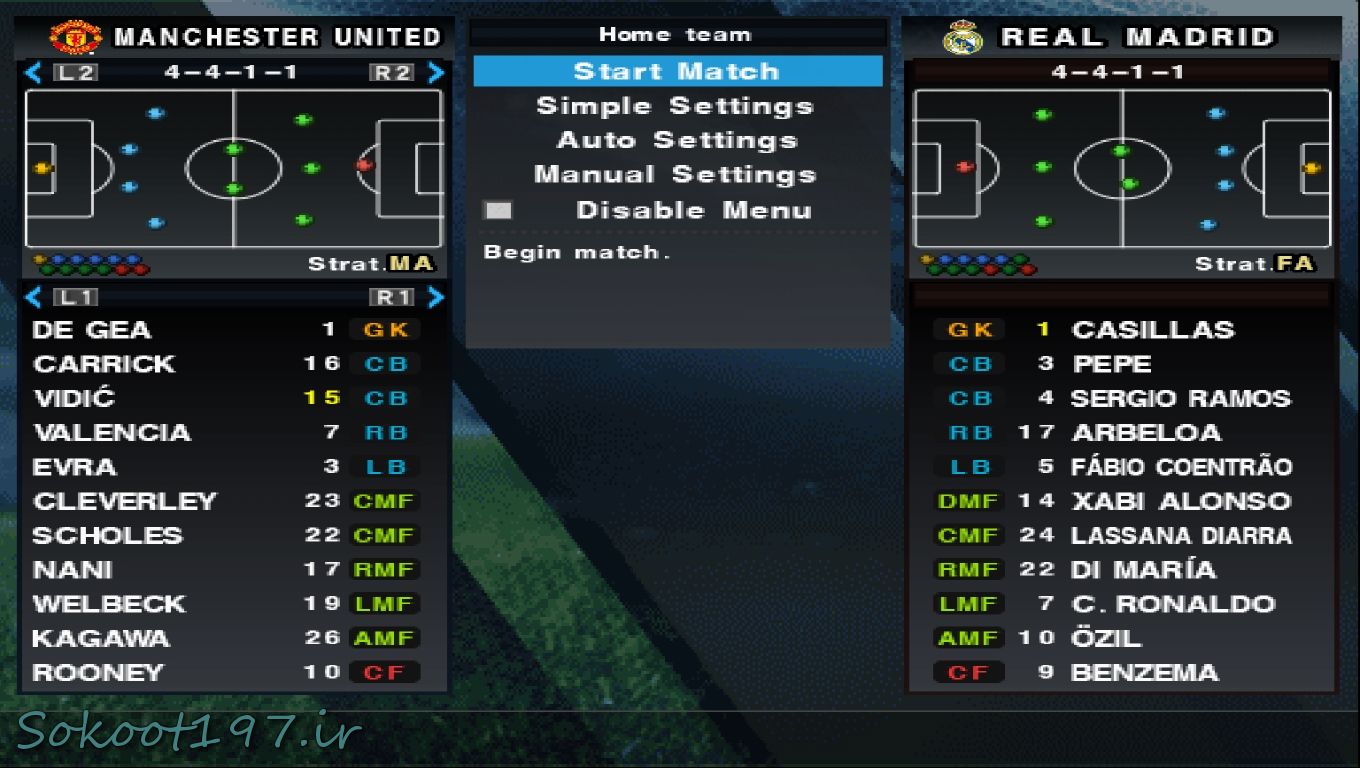Screen dimensions: 1360x768
Task: Open Simple Settings
Action: pos(675,106)
